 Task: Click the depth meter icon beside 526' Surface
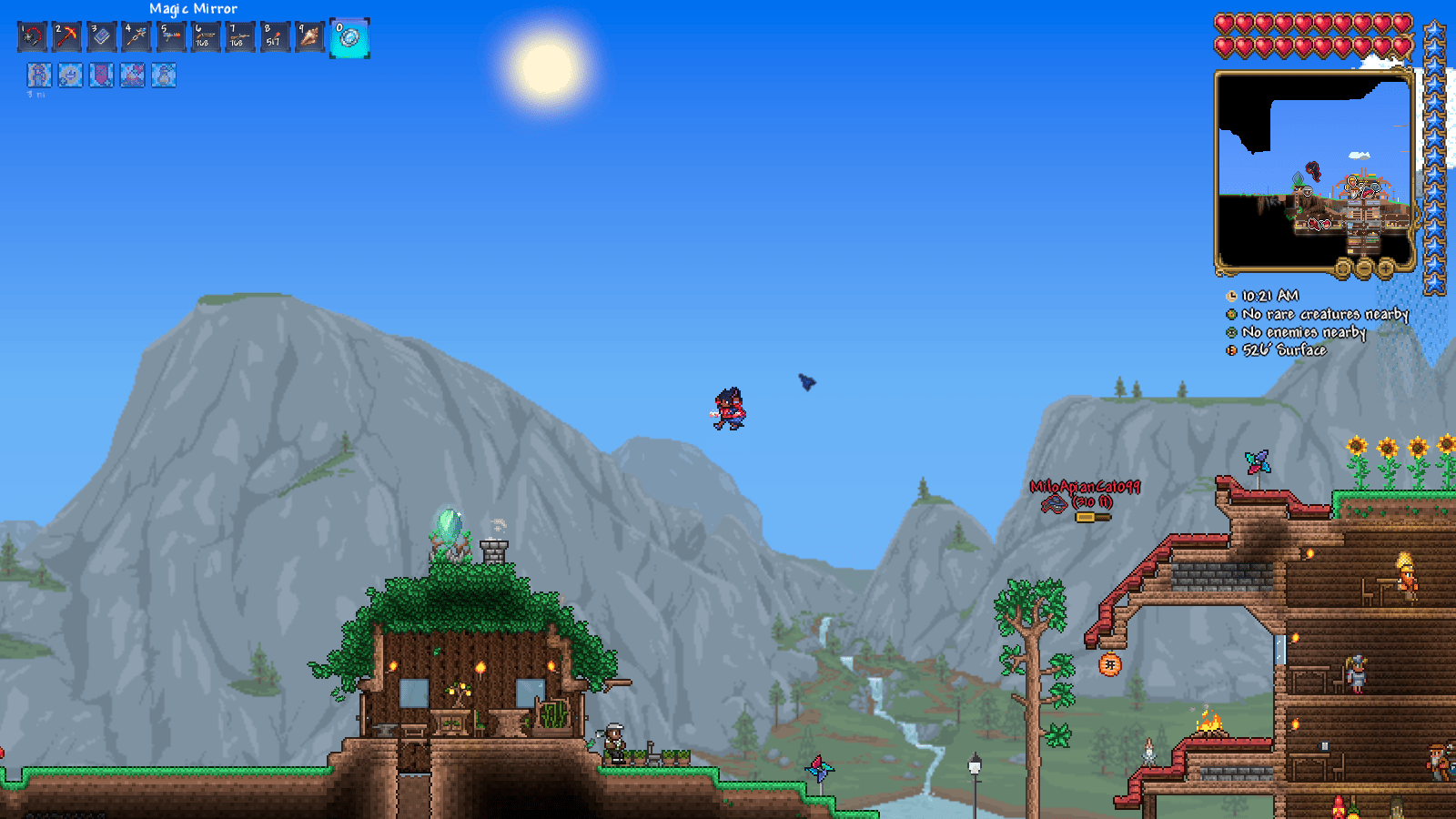(x=1230, y=350)
